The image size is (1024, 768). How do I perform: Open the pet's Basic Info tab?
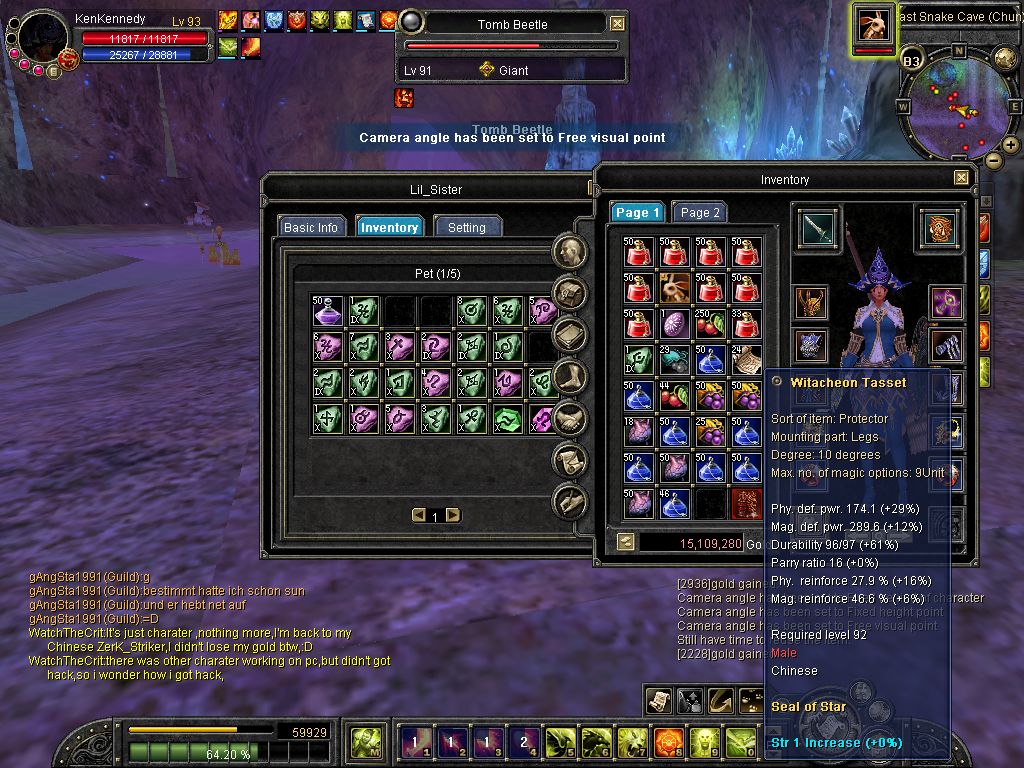point(311,227)
